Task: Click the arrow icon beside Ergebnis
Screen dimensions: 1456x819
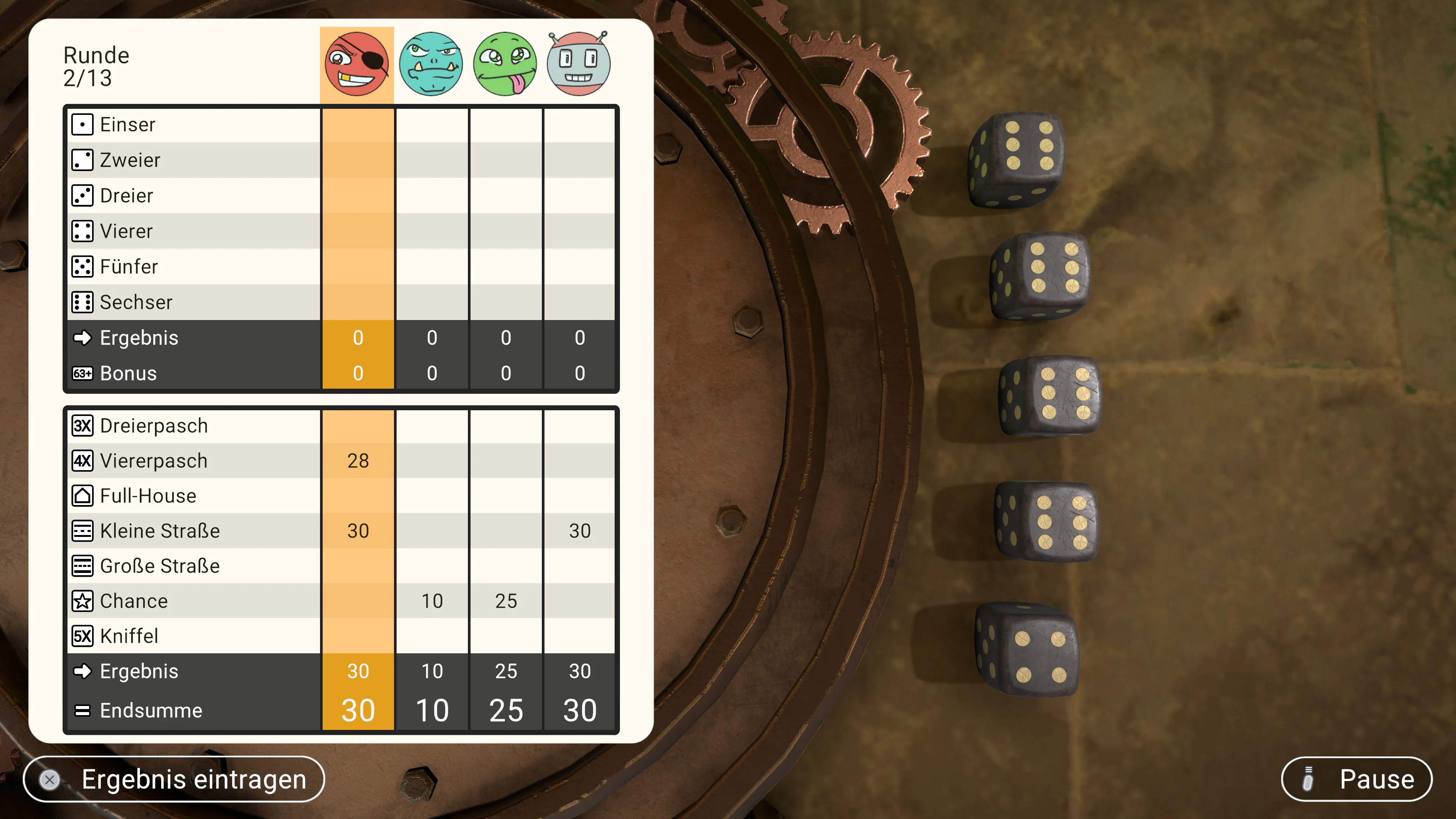Action: coord(83,337)
